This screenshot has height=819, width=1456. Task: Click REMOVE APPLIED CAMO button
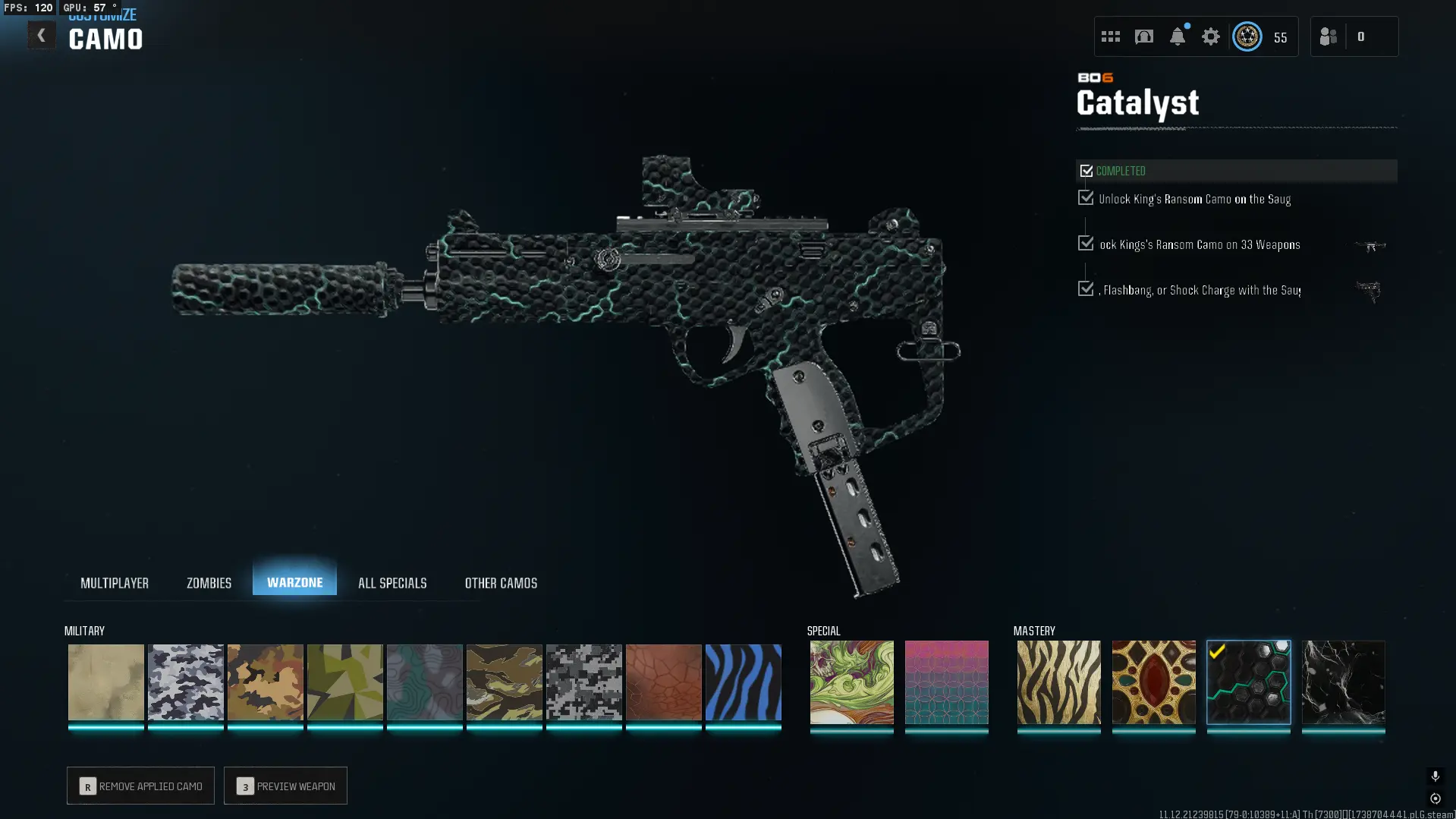140,786
